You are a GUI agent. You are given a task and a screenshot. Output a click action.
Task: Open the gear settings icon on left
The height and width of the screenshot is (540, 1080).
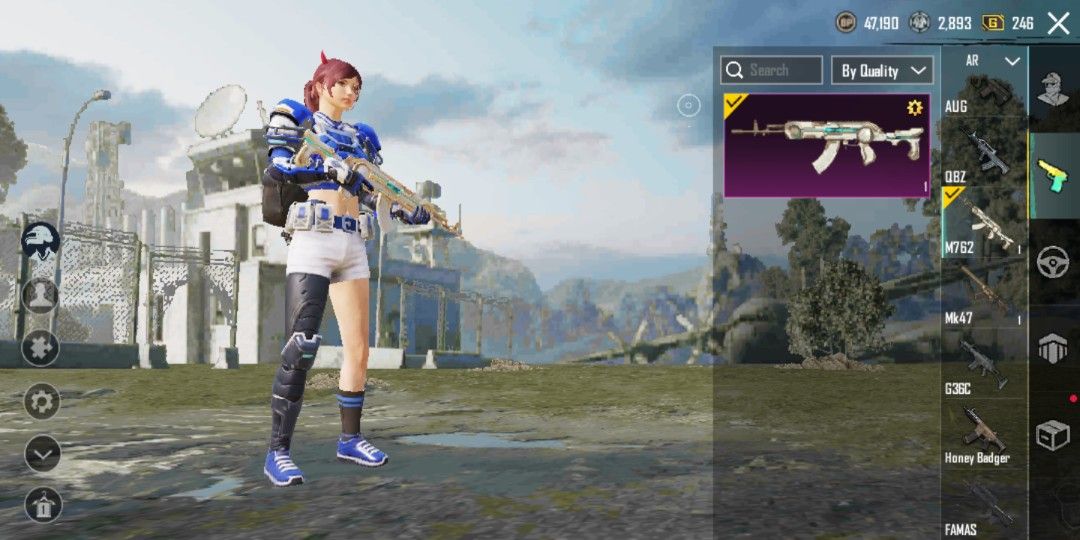tap(42, 402)
